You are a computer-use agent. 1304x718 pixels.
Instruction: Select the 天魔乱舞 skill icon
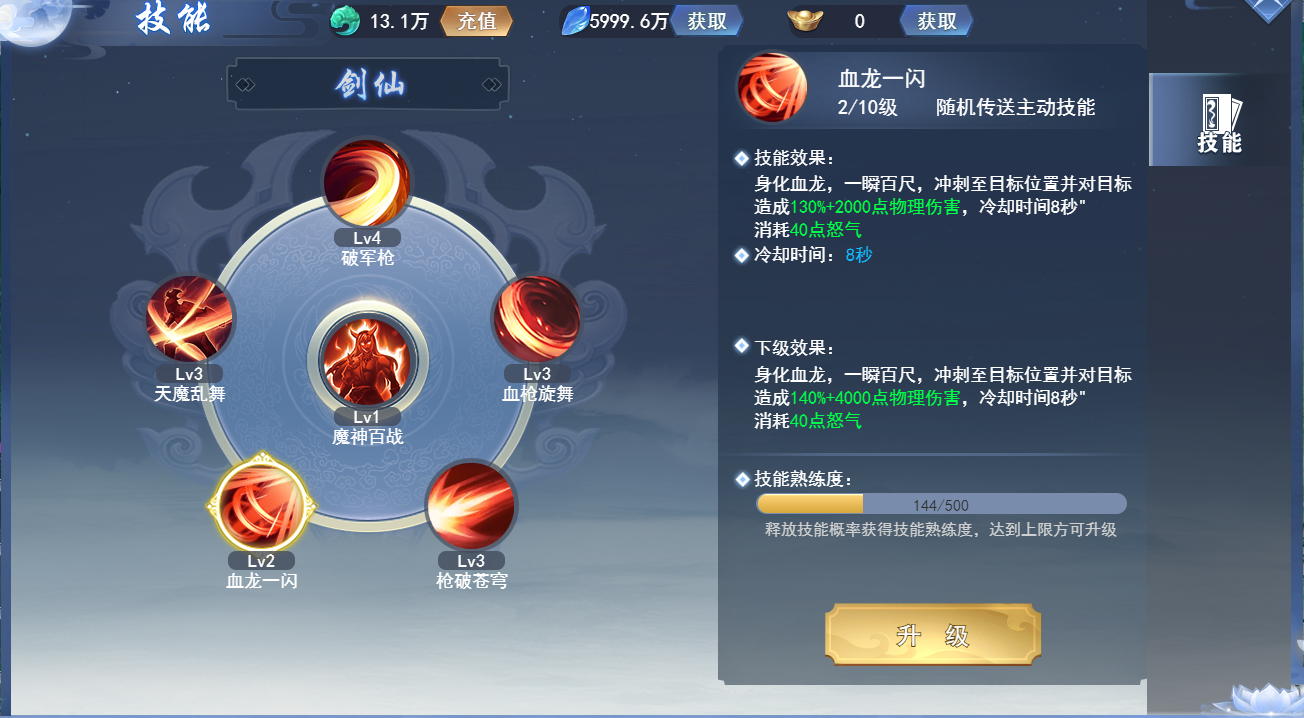190,319
